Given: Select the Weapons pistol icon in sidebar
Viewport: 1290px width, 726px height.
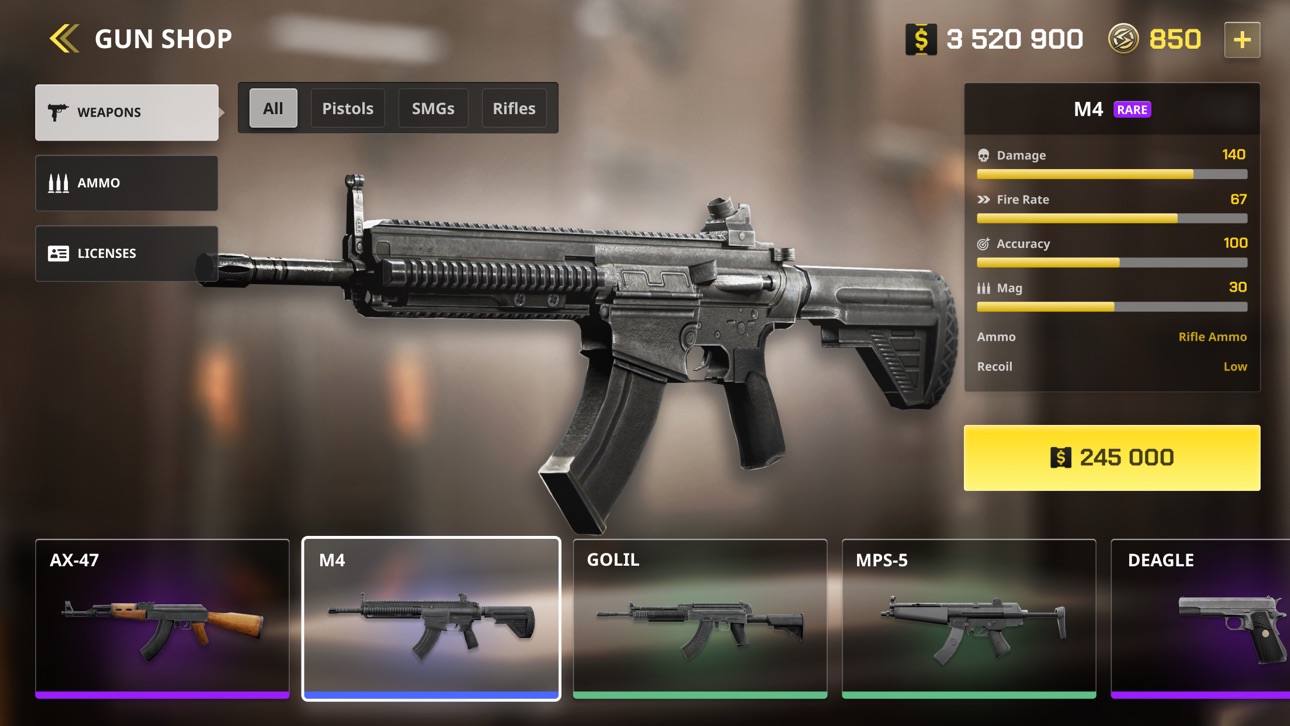Looking at the screenshot, I should coord(58,111).
